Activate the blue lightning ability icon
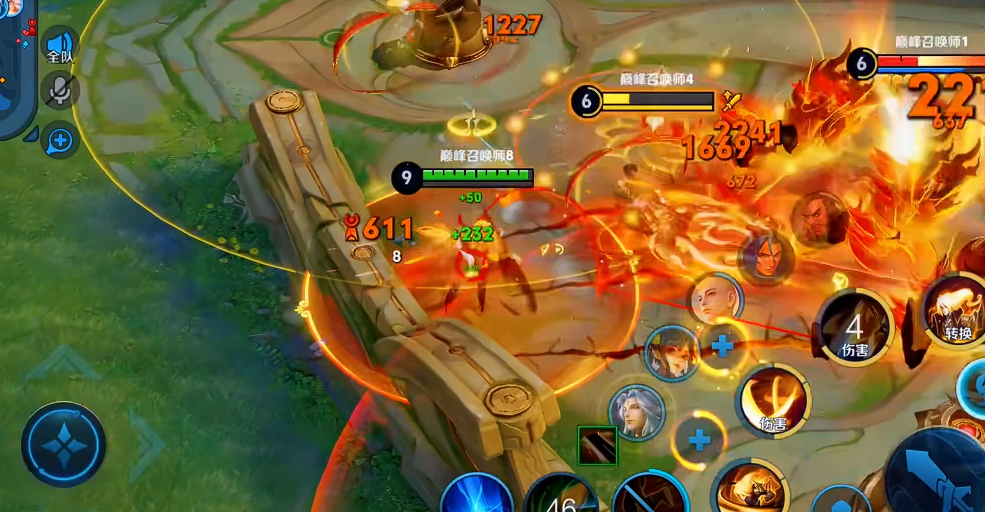 [476, 495]
